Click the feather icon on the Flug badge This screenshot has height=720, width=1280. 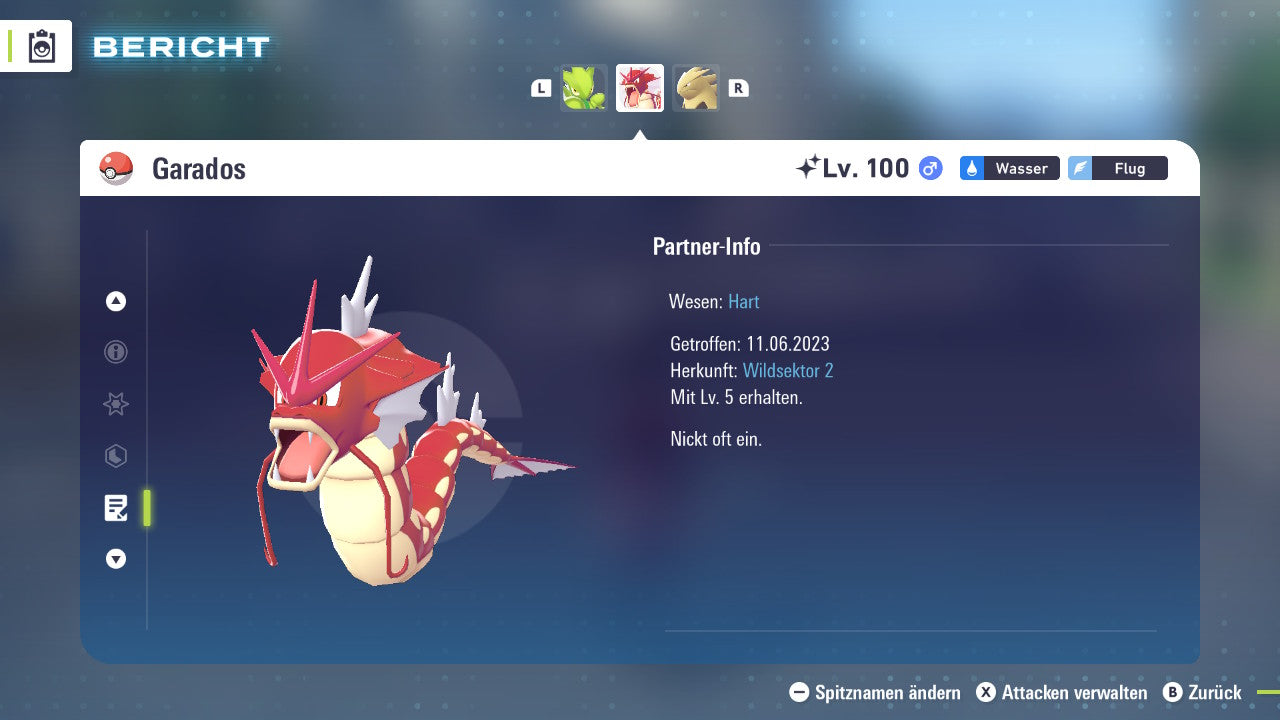point(1080,168)
